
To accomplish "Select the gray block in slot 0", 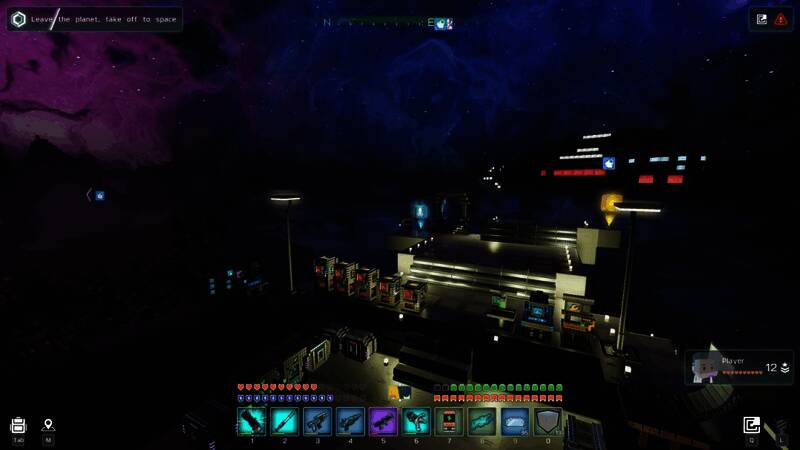I will coord(548,421).
